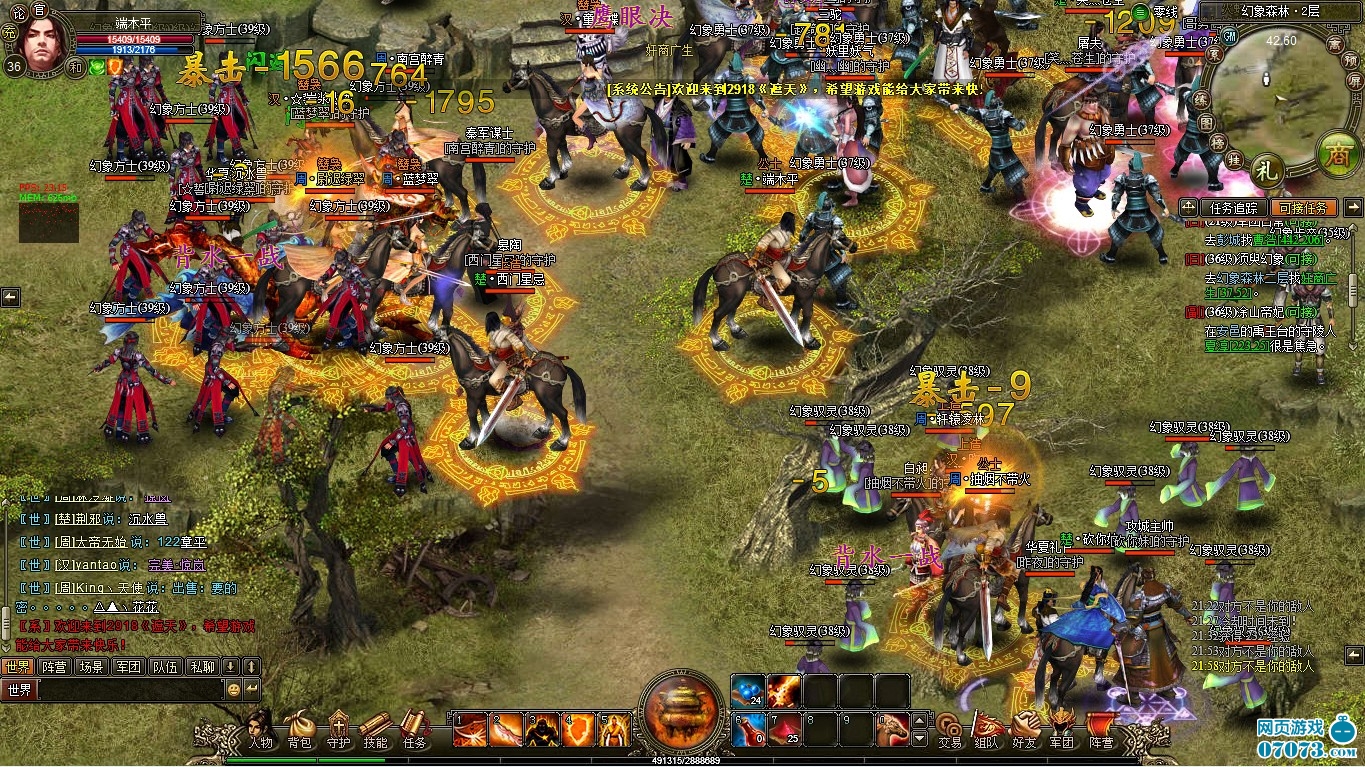Image resolution: width=1365 pixels, height=767 pixels.
Task: Switch chat to the 阵营 faction tab
Action: (54, 666)
